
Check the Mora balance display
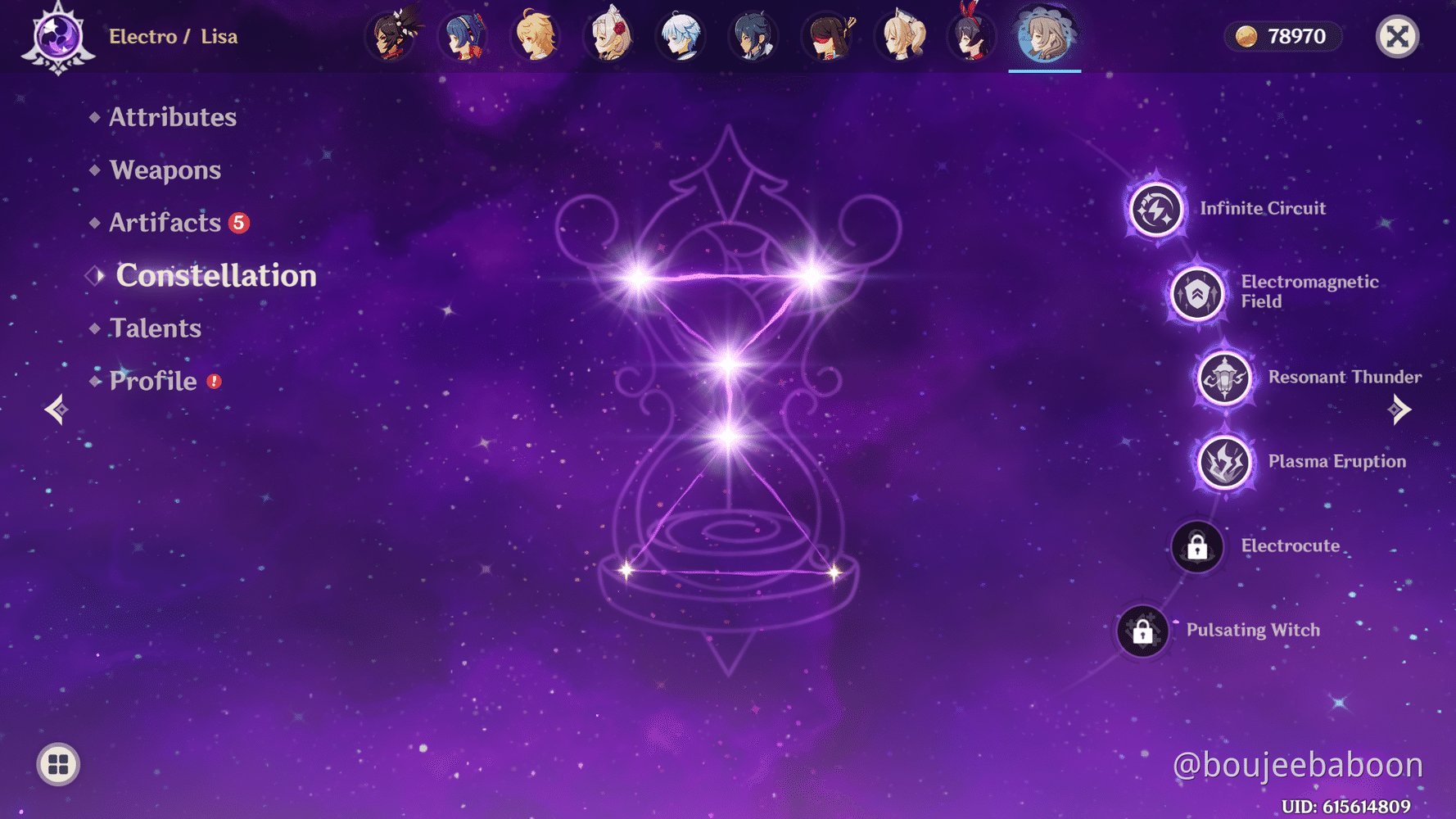(1283, 36)
